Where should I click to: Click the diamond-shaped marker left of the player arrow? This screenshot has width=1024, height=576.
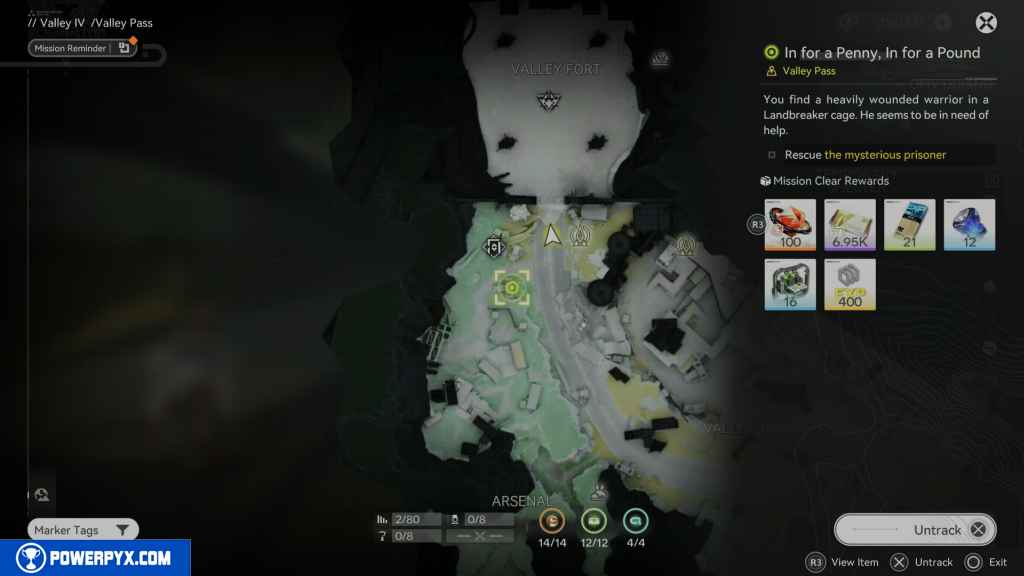(493, 246)
